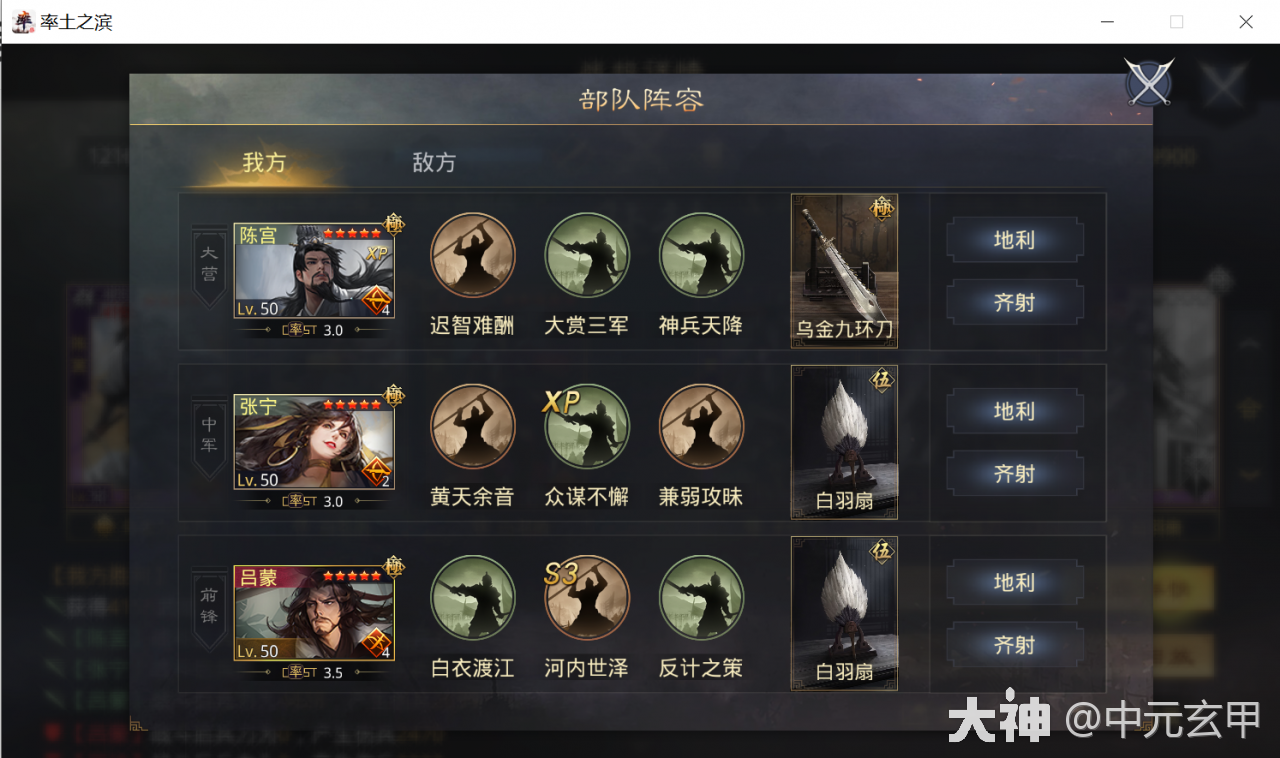The height and width of the screenshot is (758, 1280).
Task: Open the 迟智难酬 skill icon
Action: click(x=472, y=256)
